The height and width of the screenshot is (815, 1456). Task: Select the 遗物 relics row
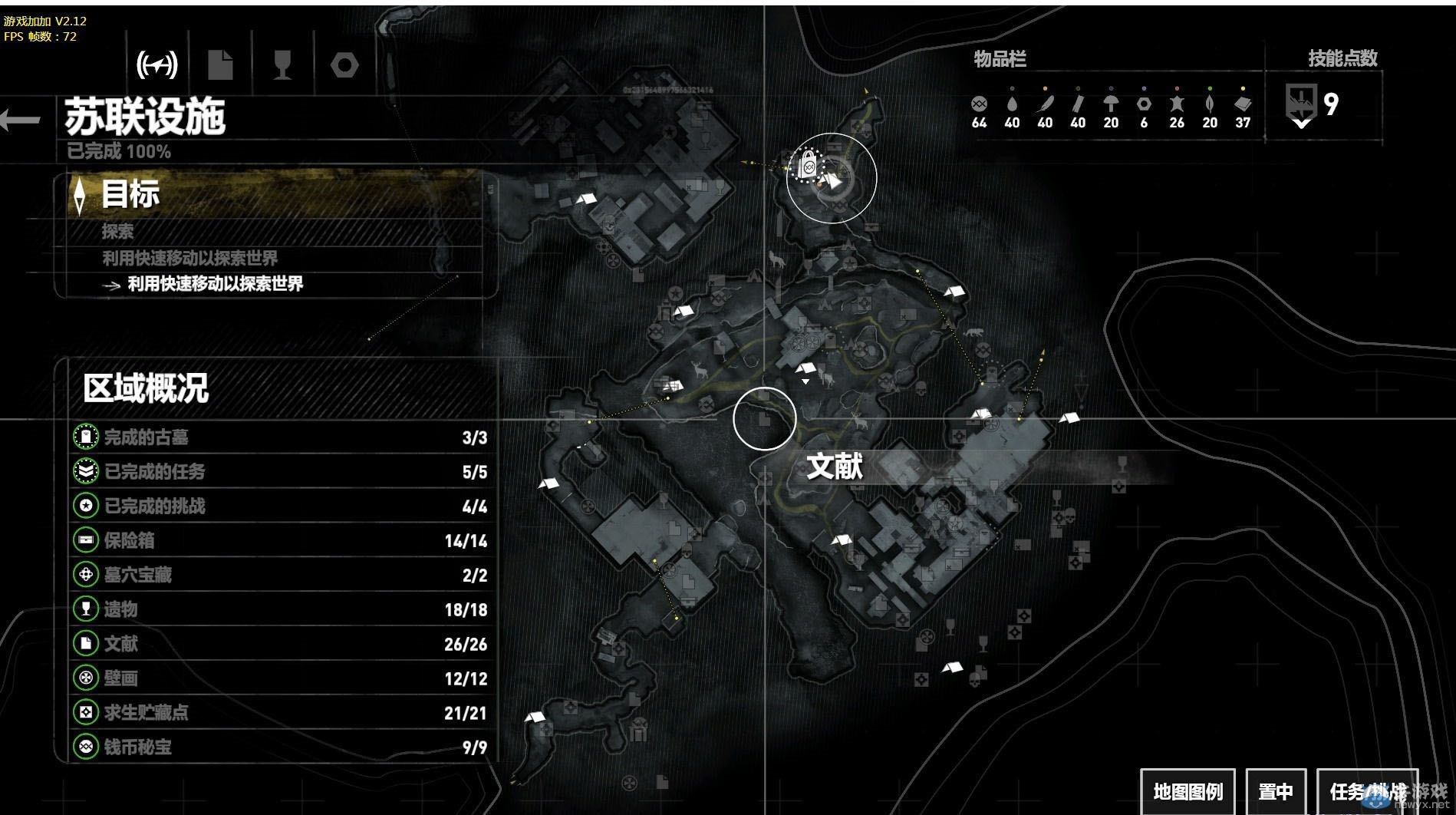(280, 609)
